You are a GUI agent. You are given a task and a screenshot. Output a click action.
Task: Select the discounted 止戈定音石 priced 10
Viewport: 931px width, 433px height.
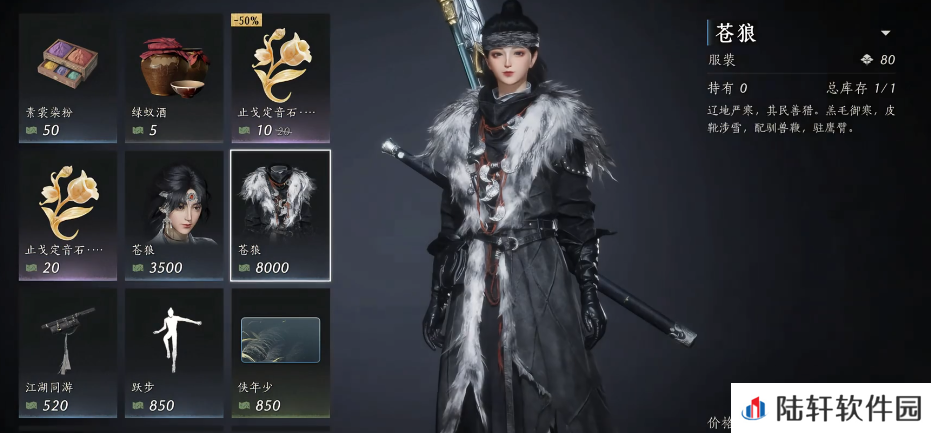280,76
